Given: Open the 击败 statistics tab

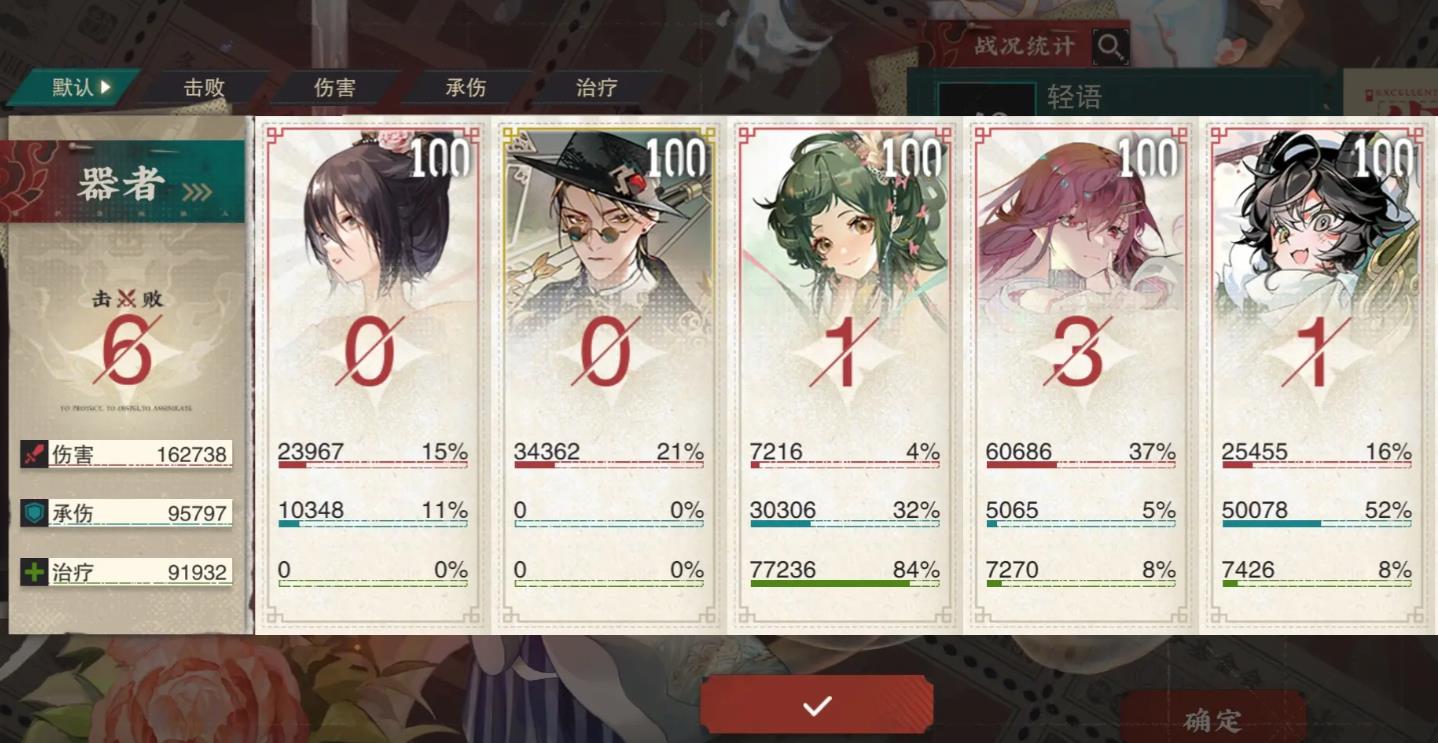Looking at the screenshot, I should [x=204, y=88].
